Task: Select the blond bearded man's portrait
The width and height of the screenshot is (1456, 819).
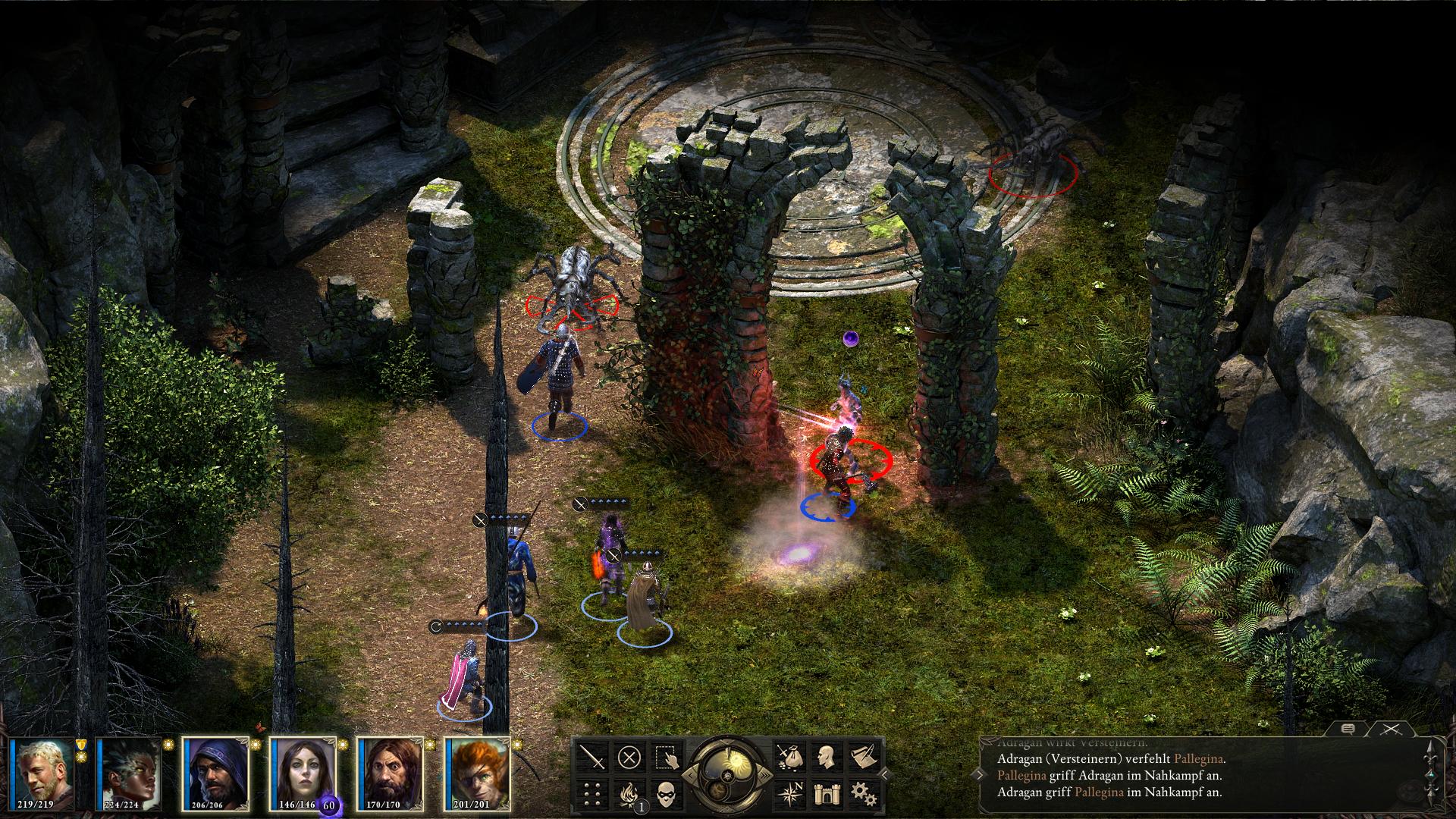Action: pyautogui.click(x=44, y=773)
